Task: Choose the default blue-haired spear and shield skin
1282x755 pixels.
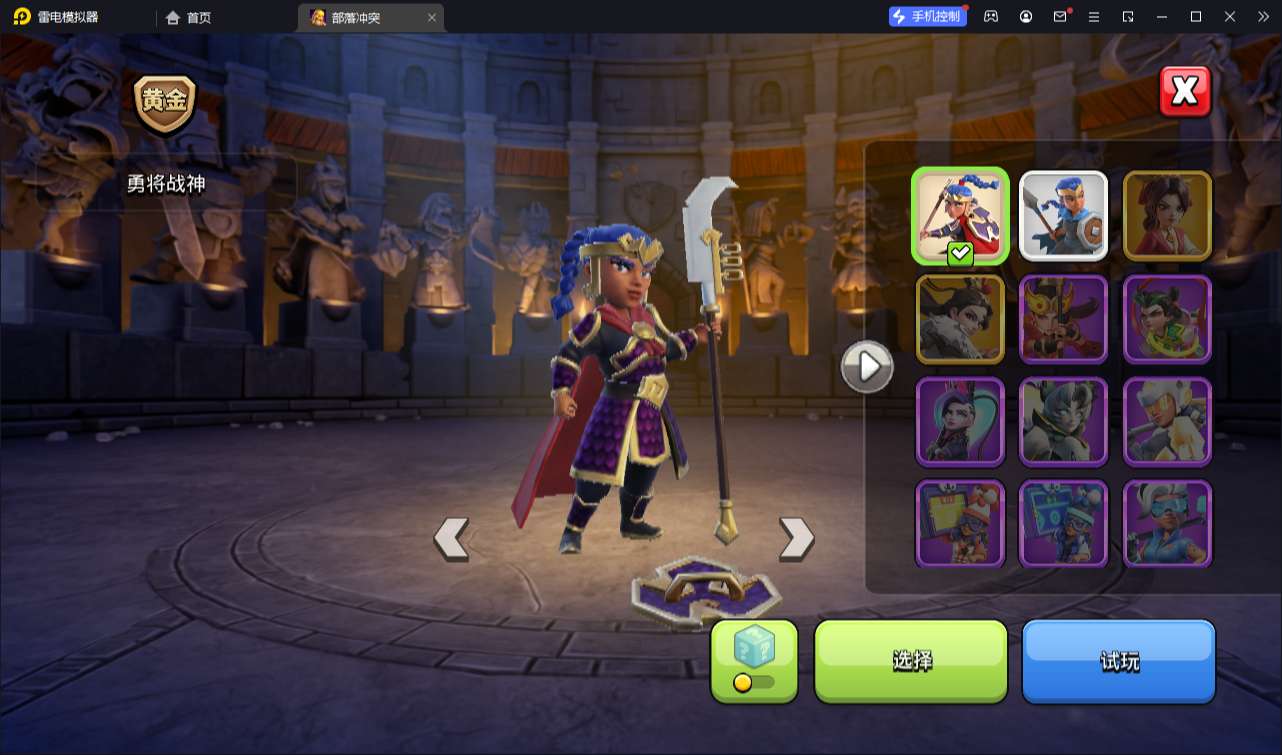Action: 1063,216
